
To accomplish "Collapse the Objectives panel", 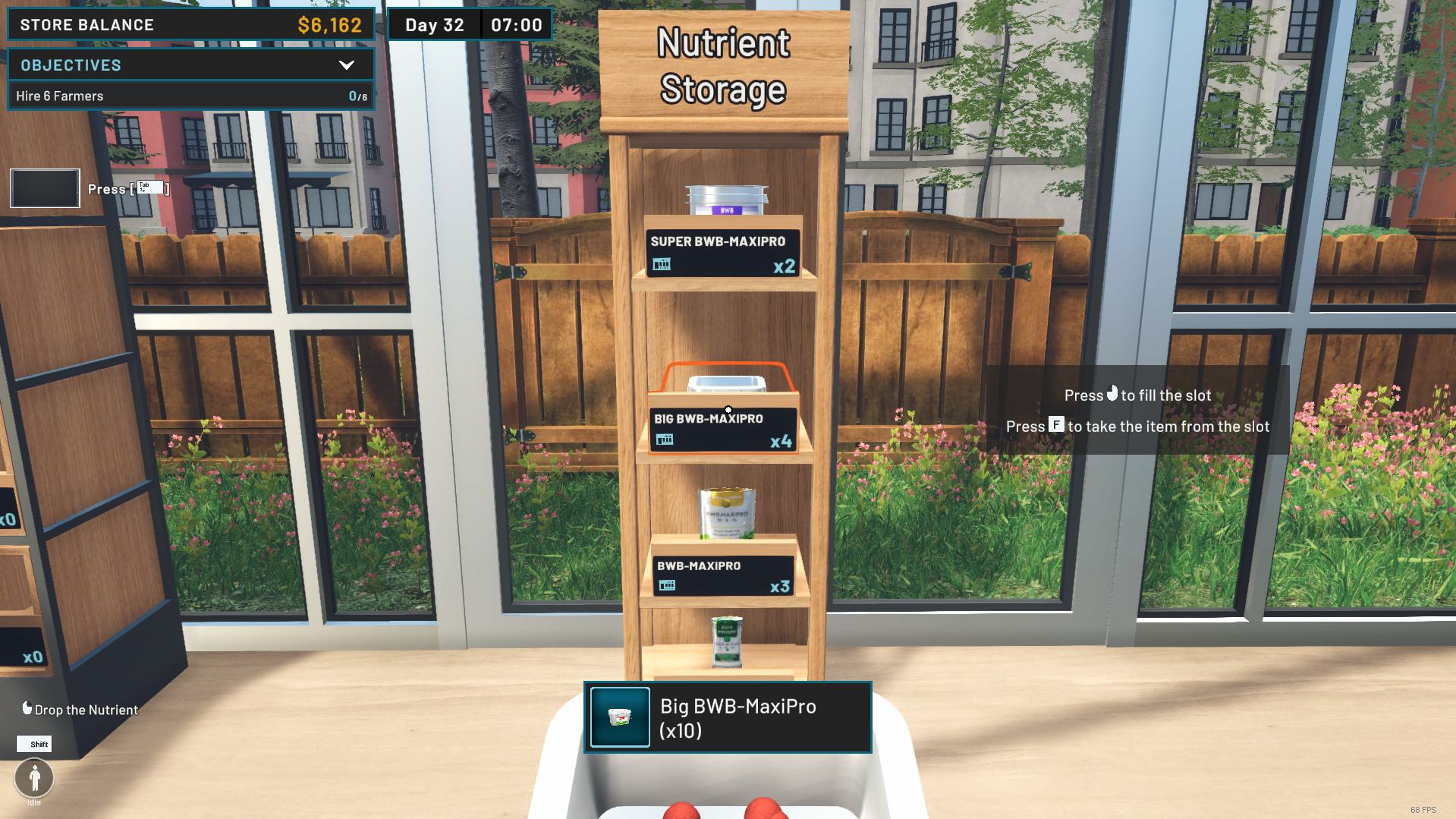I will (347, 65).
